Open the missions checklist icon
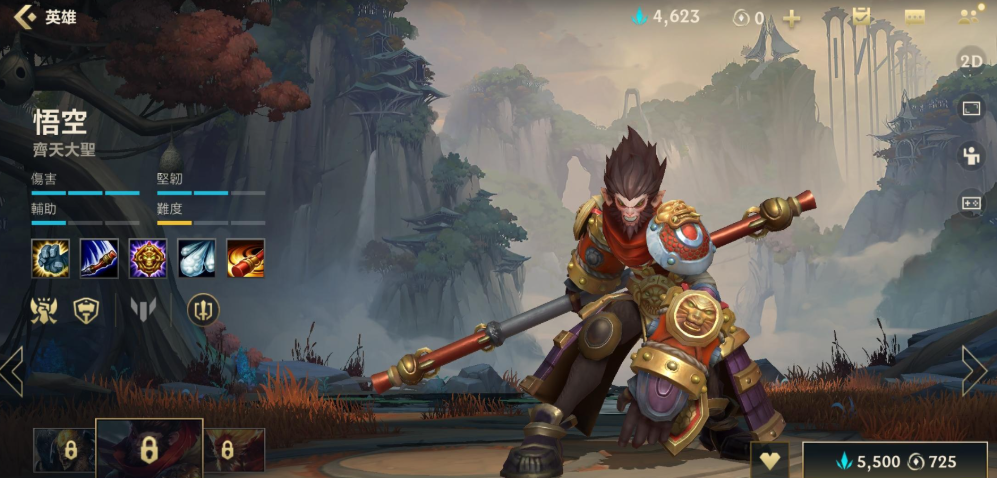Viewport: 997px width, 478px height. (861, 17)
